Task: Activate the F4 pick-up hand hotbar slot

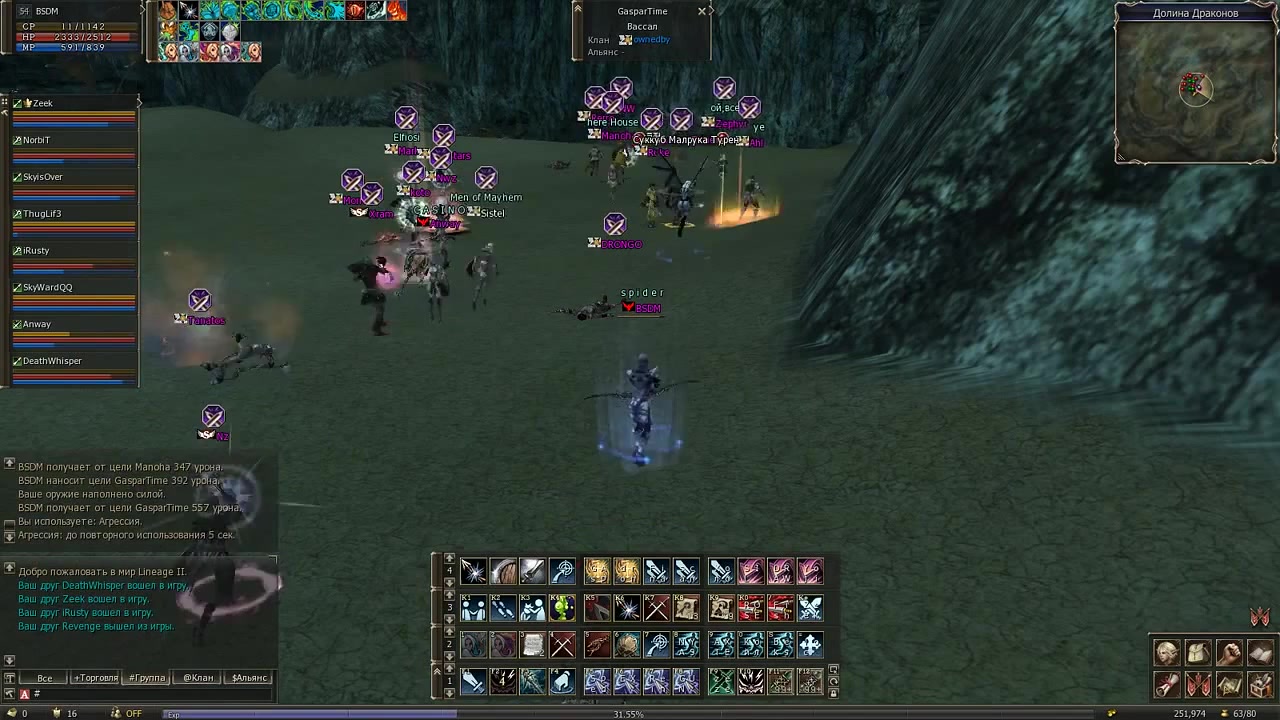Action: tap(563, 681)
